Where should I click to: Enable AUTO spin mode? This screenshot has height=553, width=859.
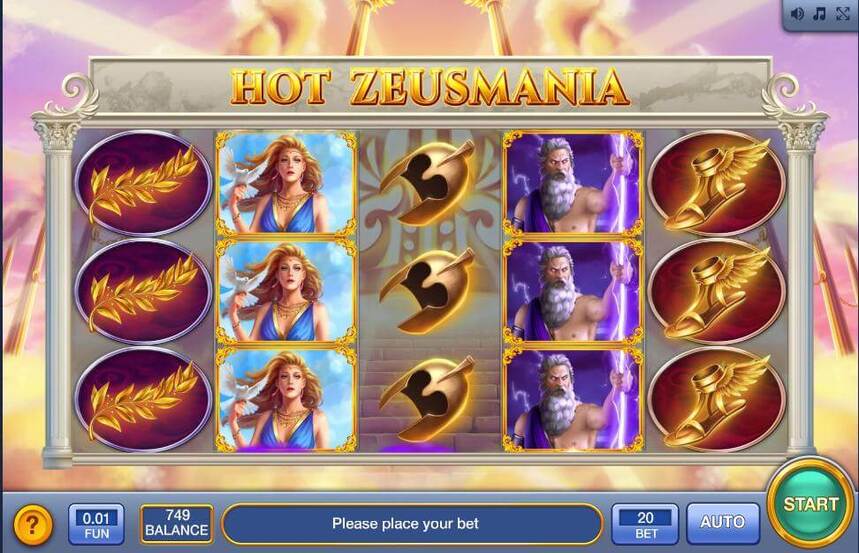[722, 523]
